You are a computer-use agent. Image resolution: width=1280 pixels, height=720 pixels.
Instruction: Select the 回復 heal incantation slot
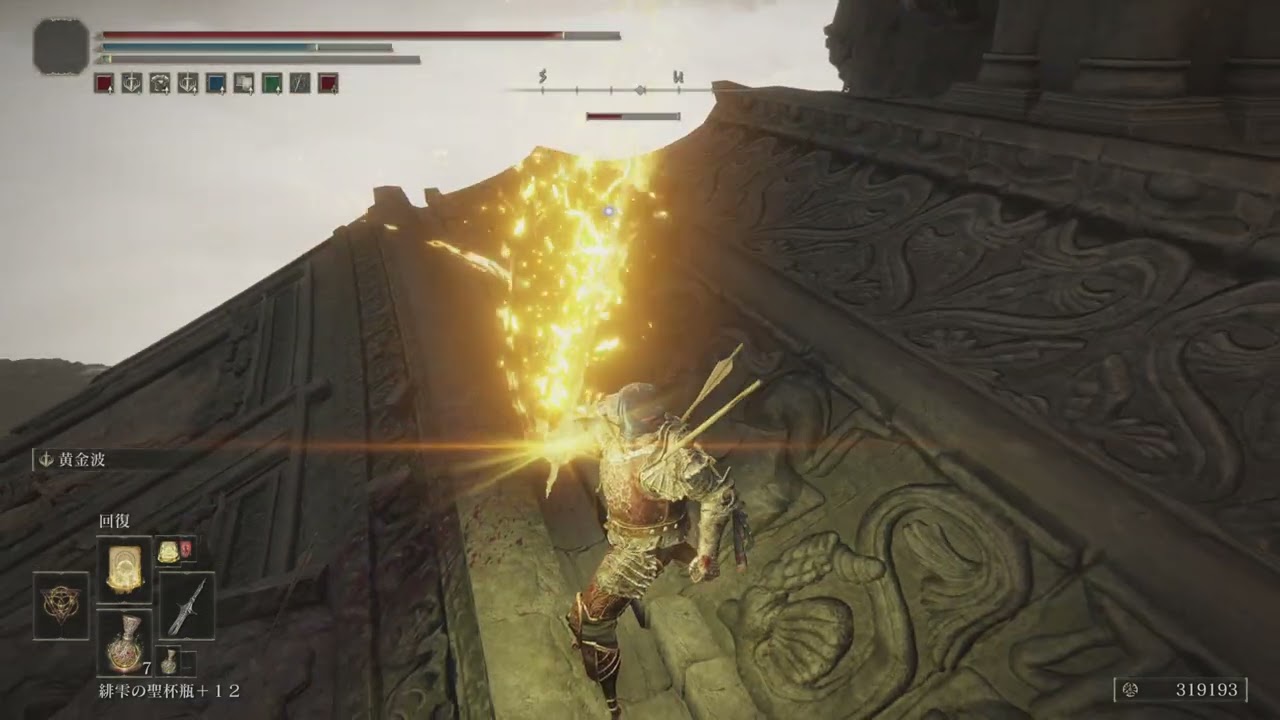pos(124,569)
